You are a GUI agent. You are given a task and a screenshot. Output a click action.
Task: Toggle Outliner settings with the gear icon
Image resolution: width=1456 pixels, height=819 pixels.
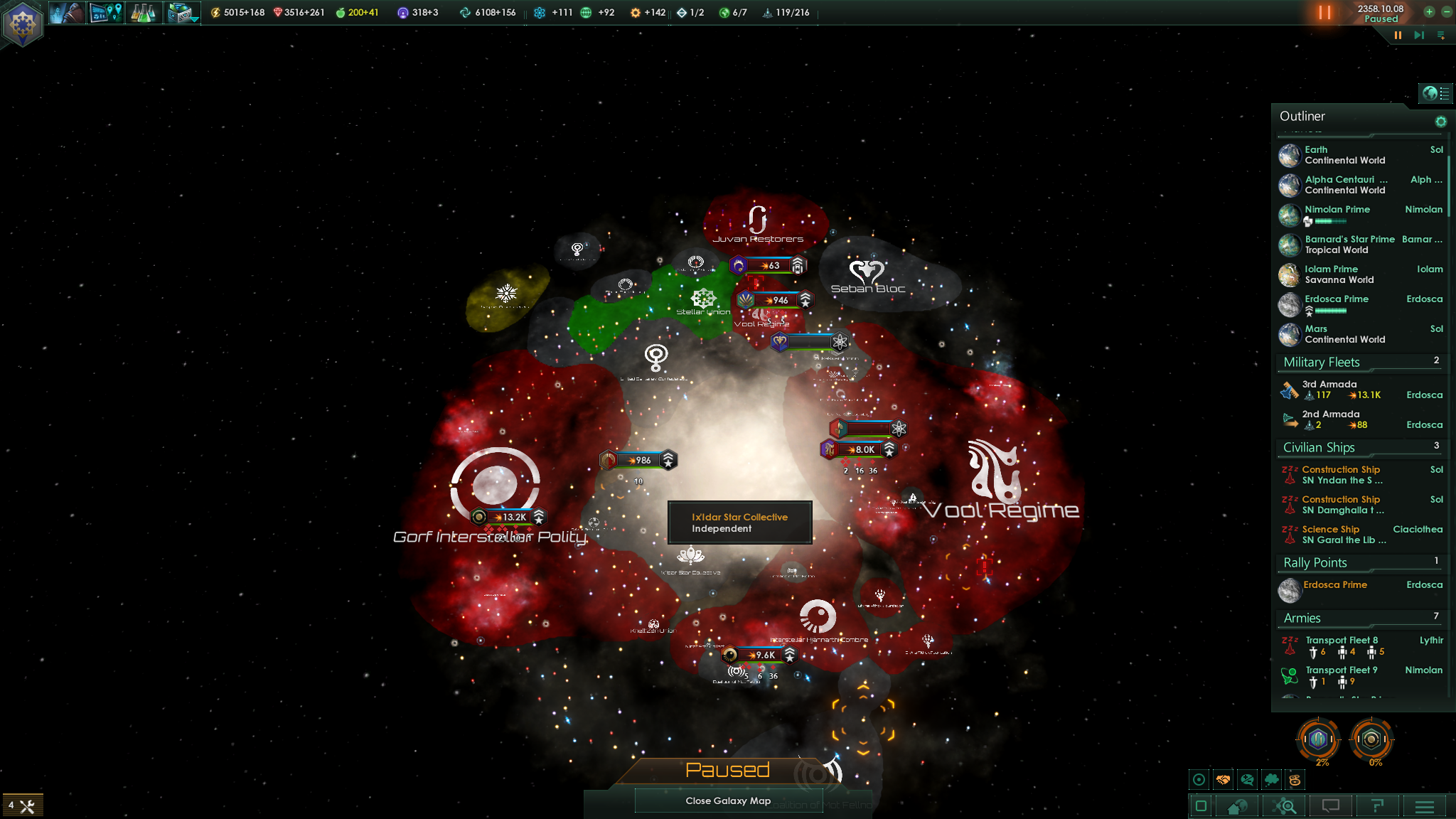click(1442, 121)
